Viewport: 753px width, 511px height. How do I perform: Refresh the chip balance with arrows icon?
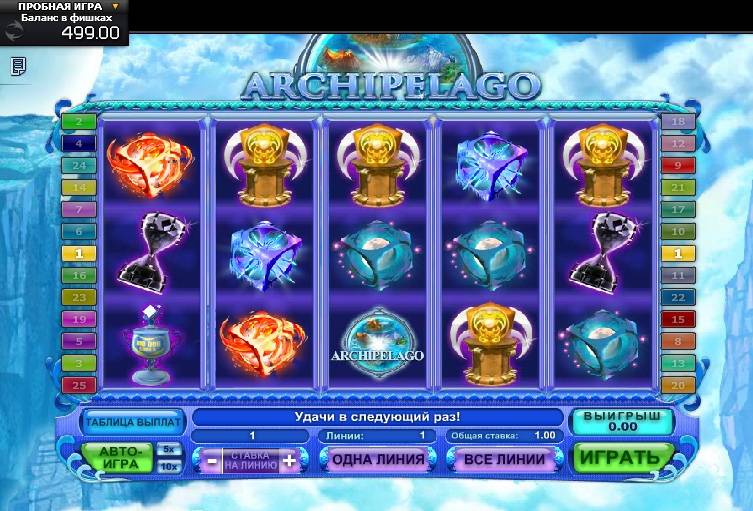(x=12, y=32)
